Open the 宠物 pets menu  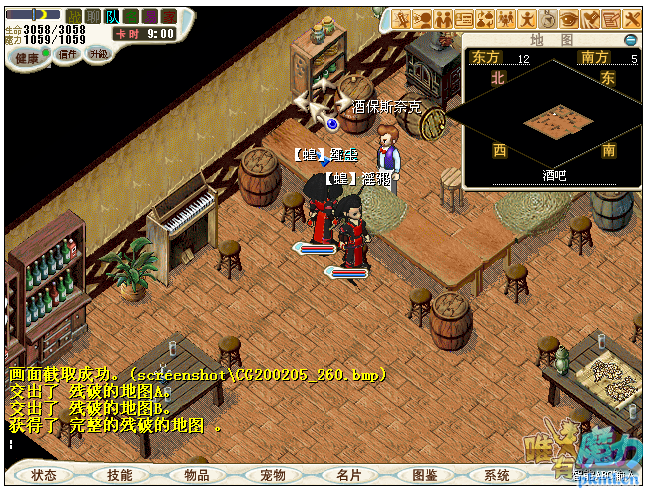[x=272, y=475]
